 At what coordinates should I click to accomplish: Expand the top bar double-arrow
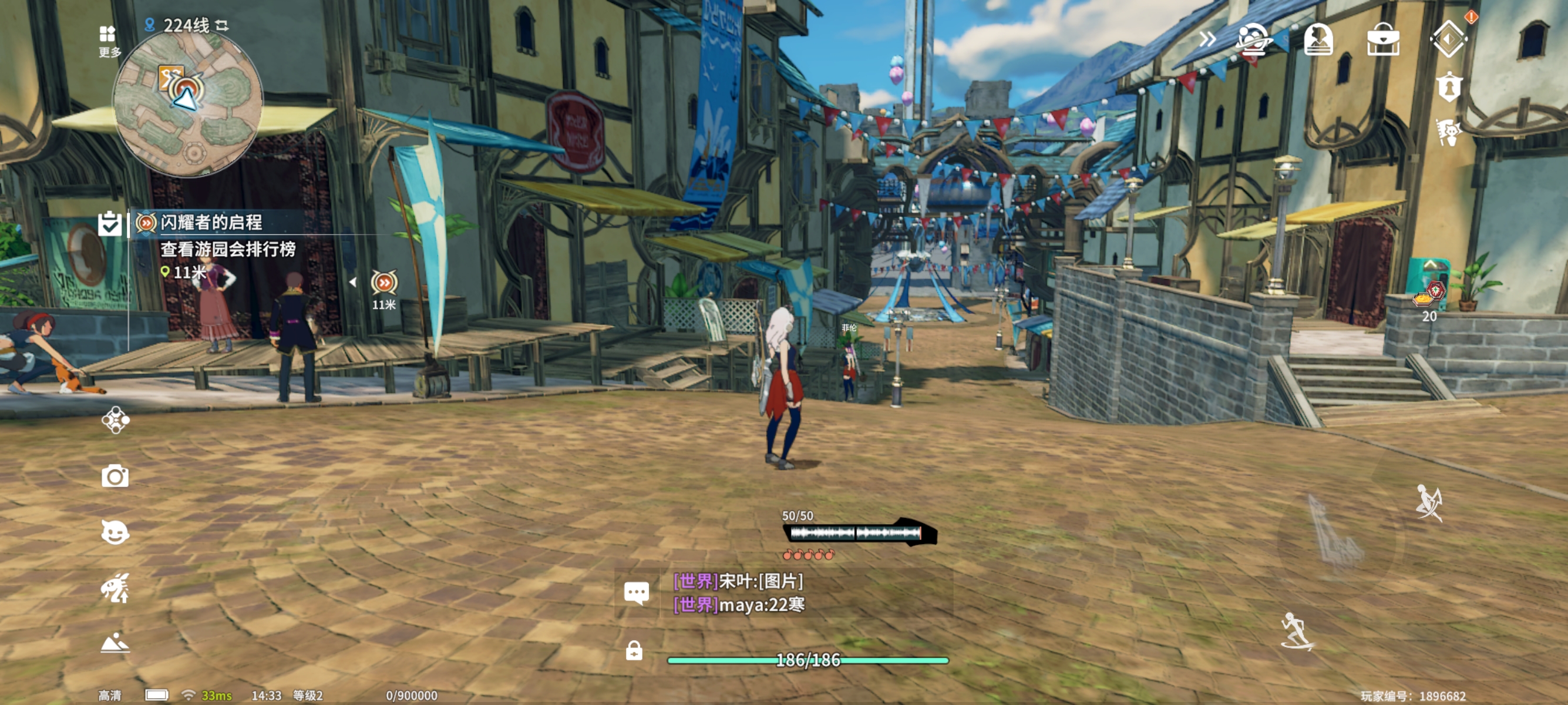tap(1207, 39)
